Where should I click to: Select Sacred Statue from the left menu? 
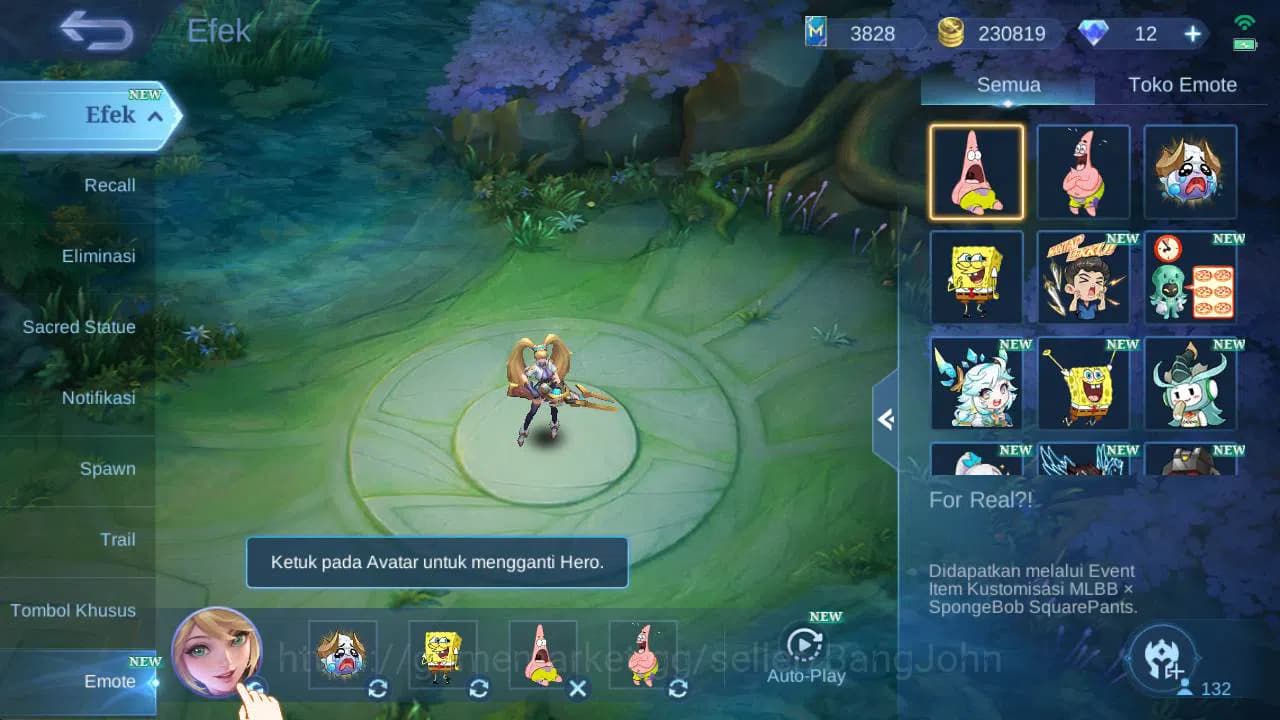[79, 327]
